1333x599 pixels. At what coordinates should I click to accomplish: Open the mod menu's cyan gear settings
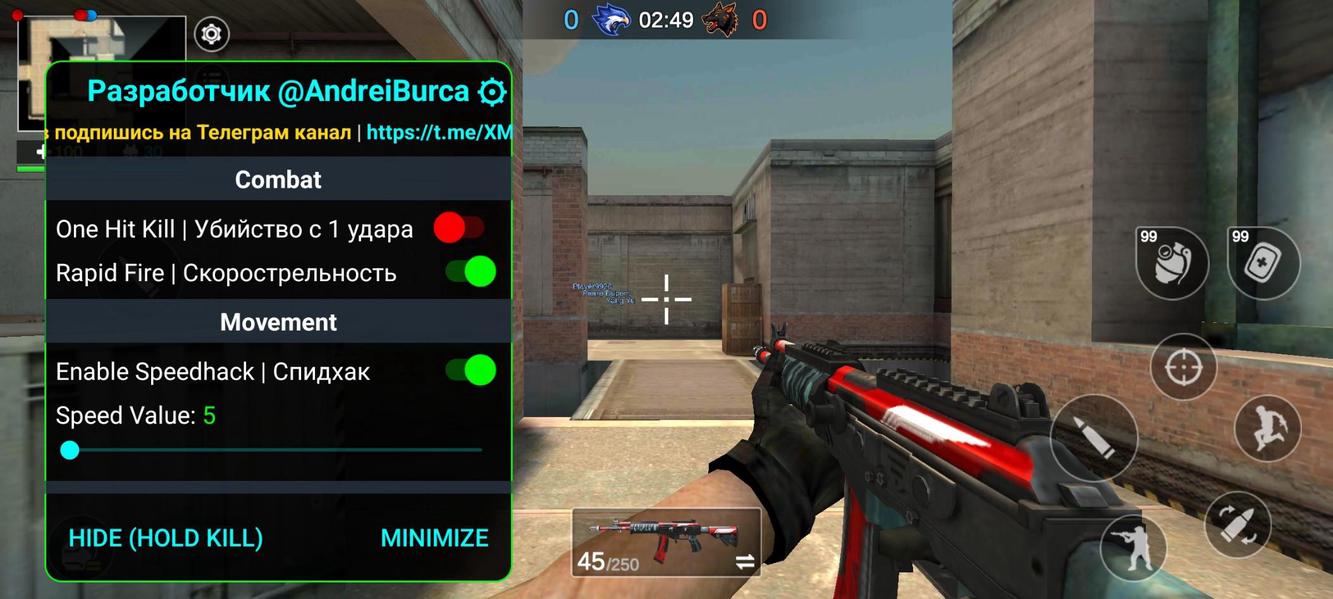492,92
